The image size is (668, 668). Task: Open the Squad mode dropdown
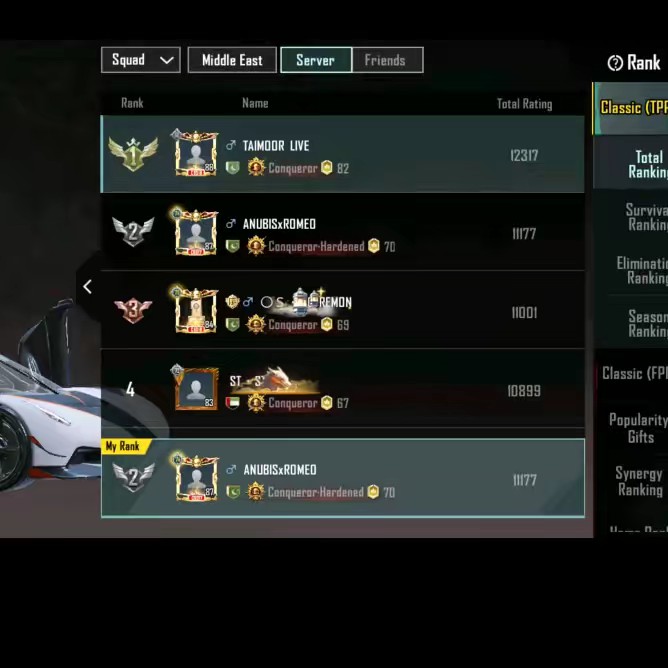[140, 60]
